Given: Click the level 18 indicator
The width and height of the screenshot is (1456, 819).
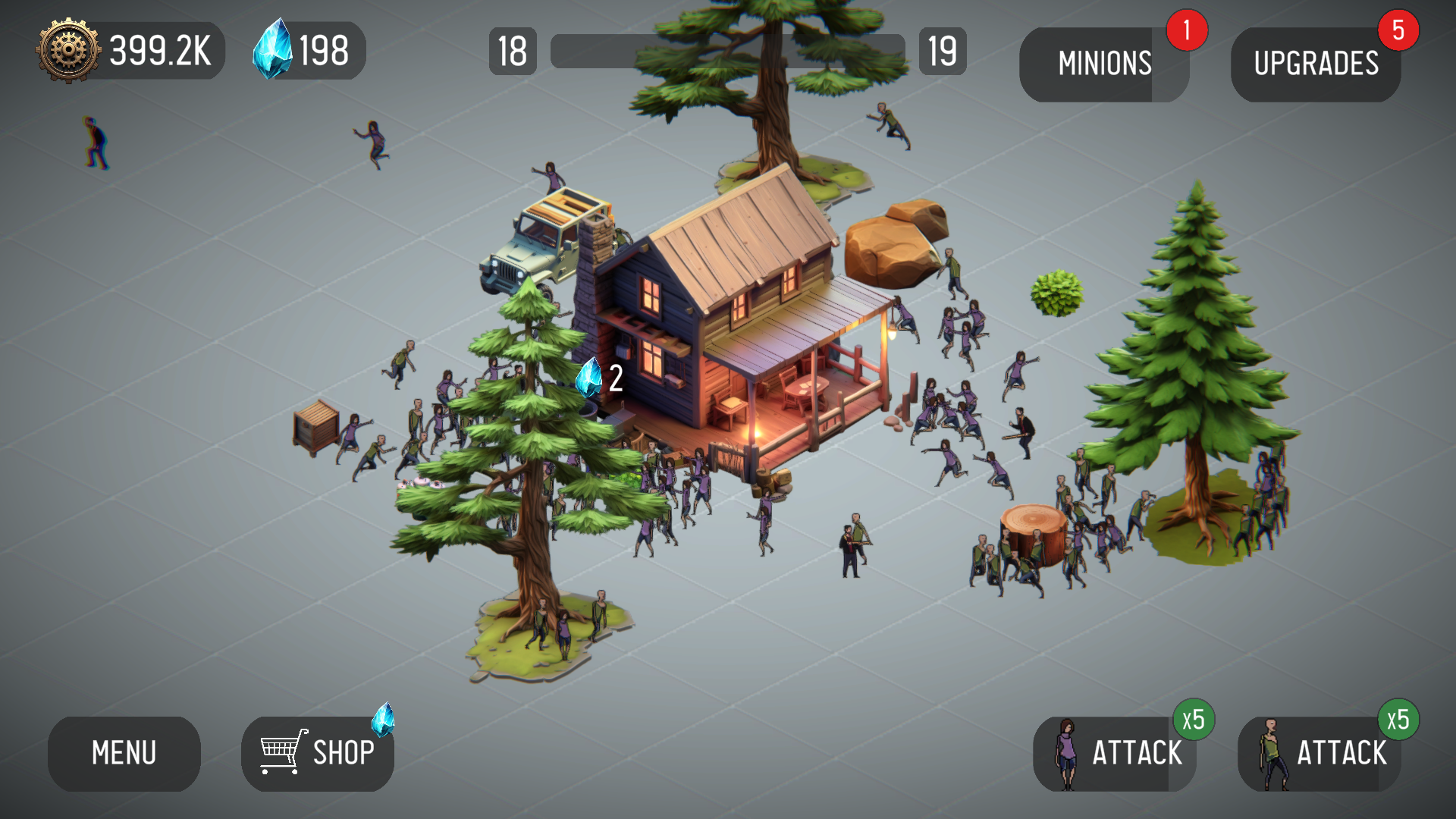Looking at the screenshot, I should coord(513,52).
